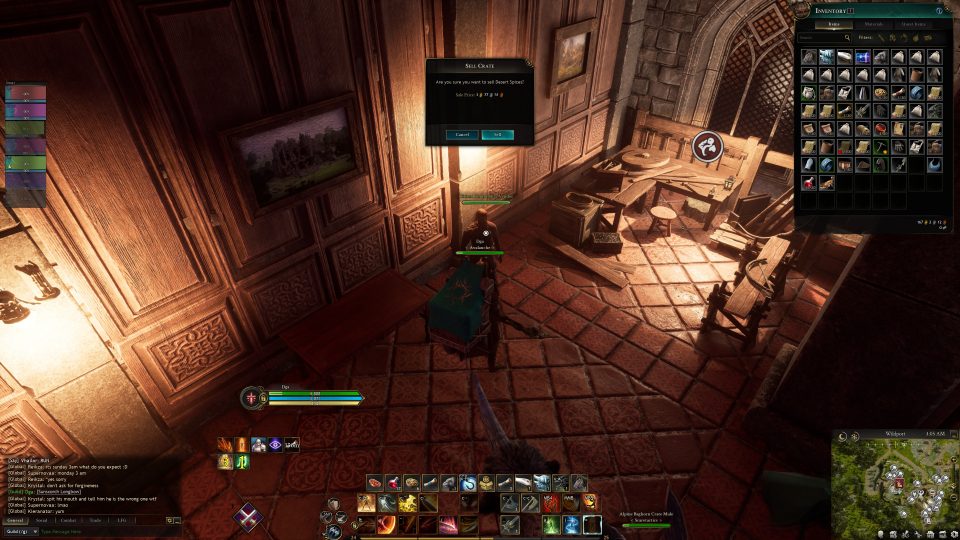Screen dimensions: 960x540
Task: Open the Guild chat channel dropdown
Action: pos(18,531)
